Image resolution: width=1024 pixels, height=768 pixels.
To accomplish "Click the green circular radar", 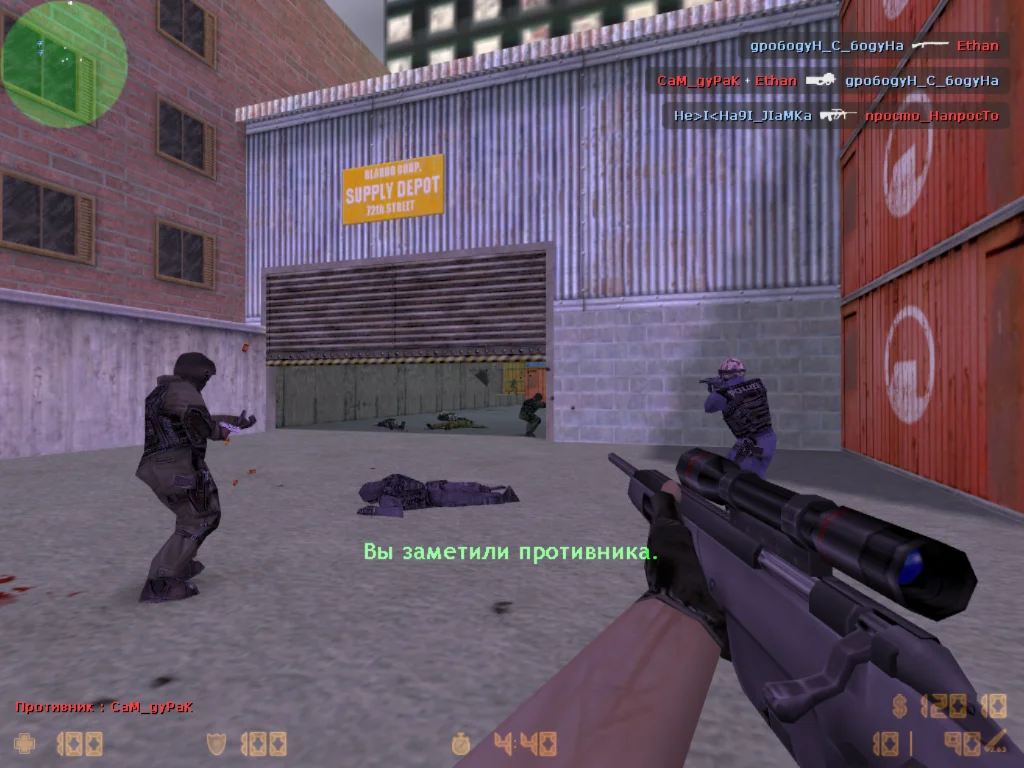I will pos(64,63).
